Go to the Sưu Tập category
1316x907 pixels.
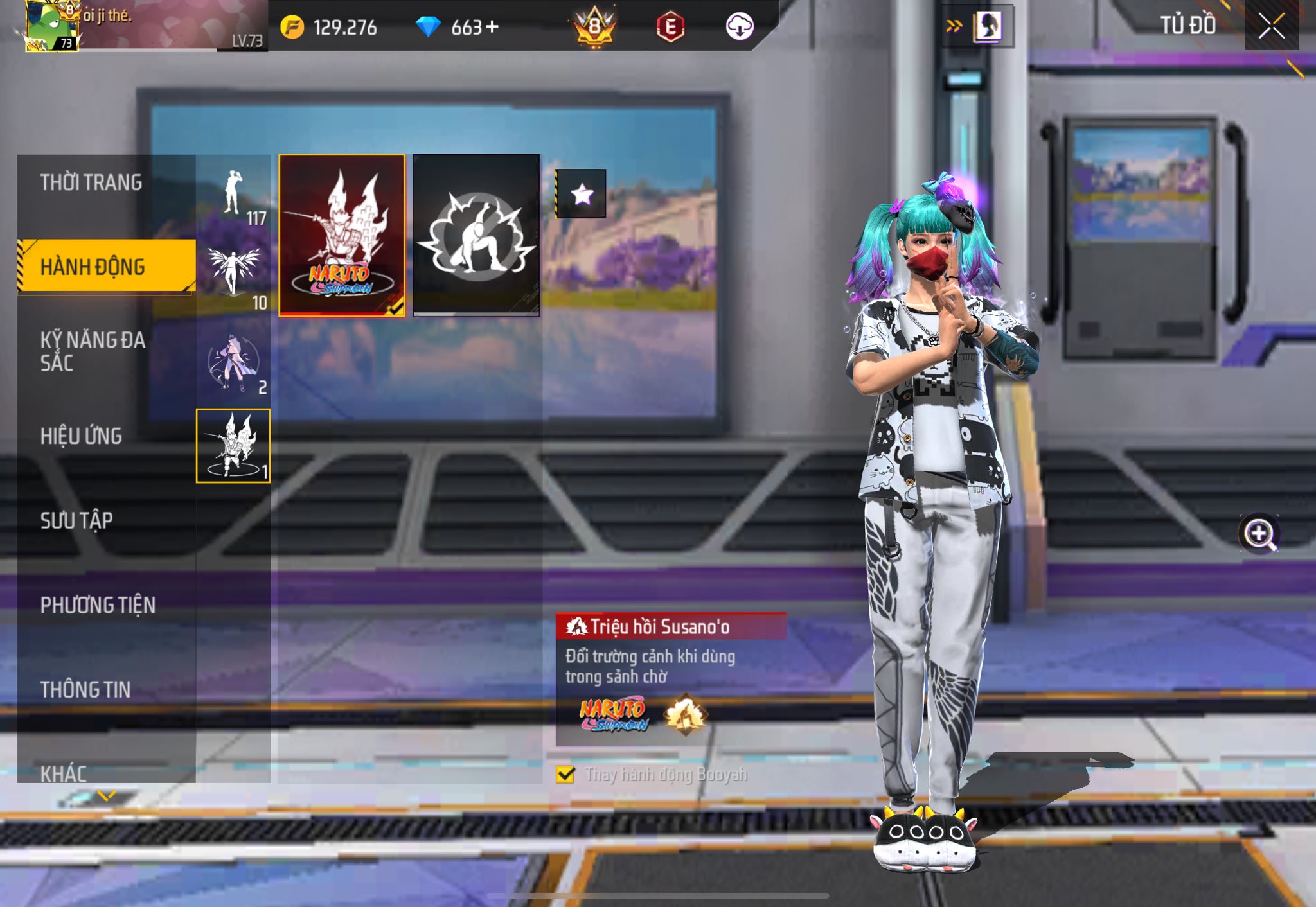76,520
